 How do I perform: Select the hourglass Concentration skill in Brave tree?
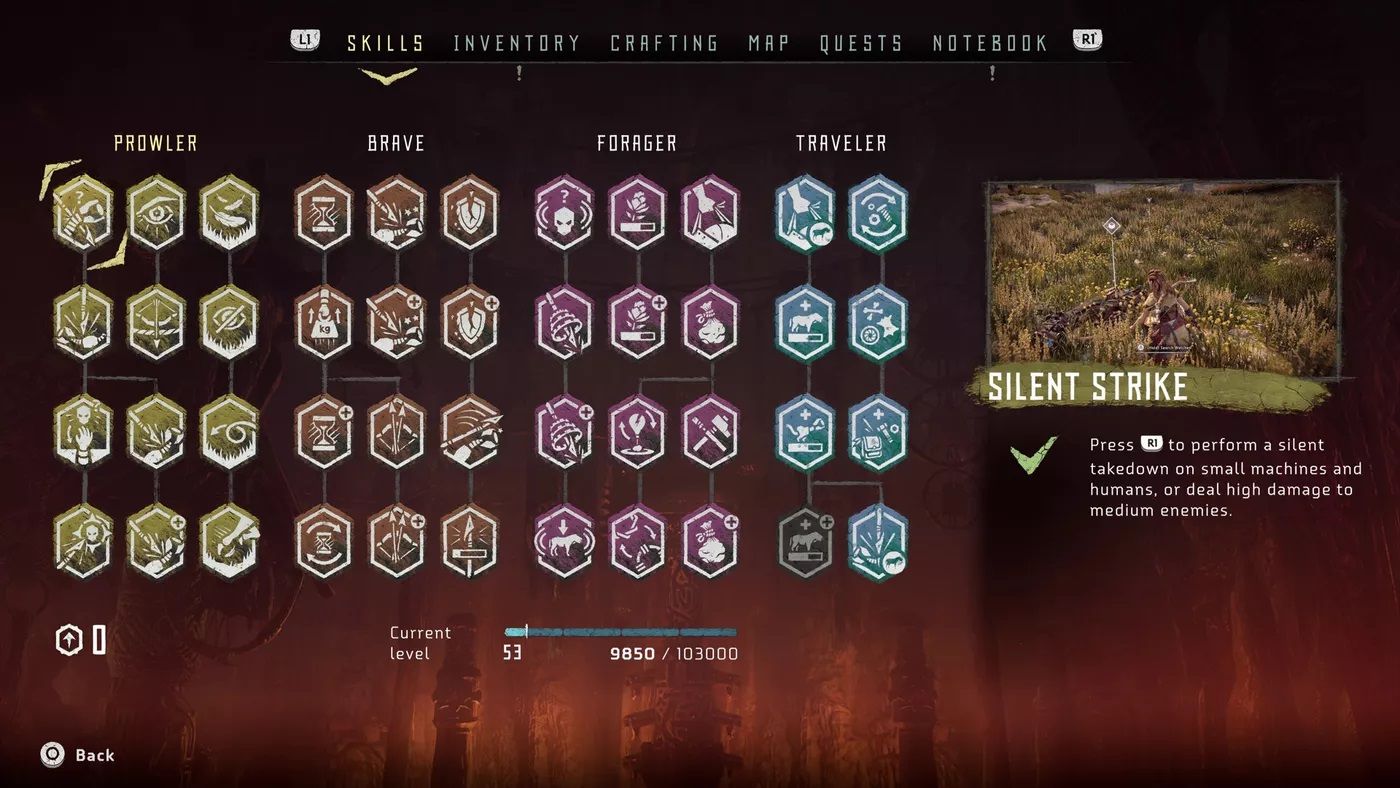323,212
